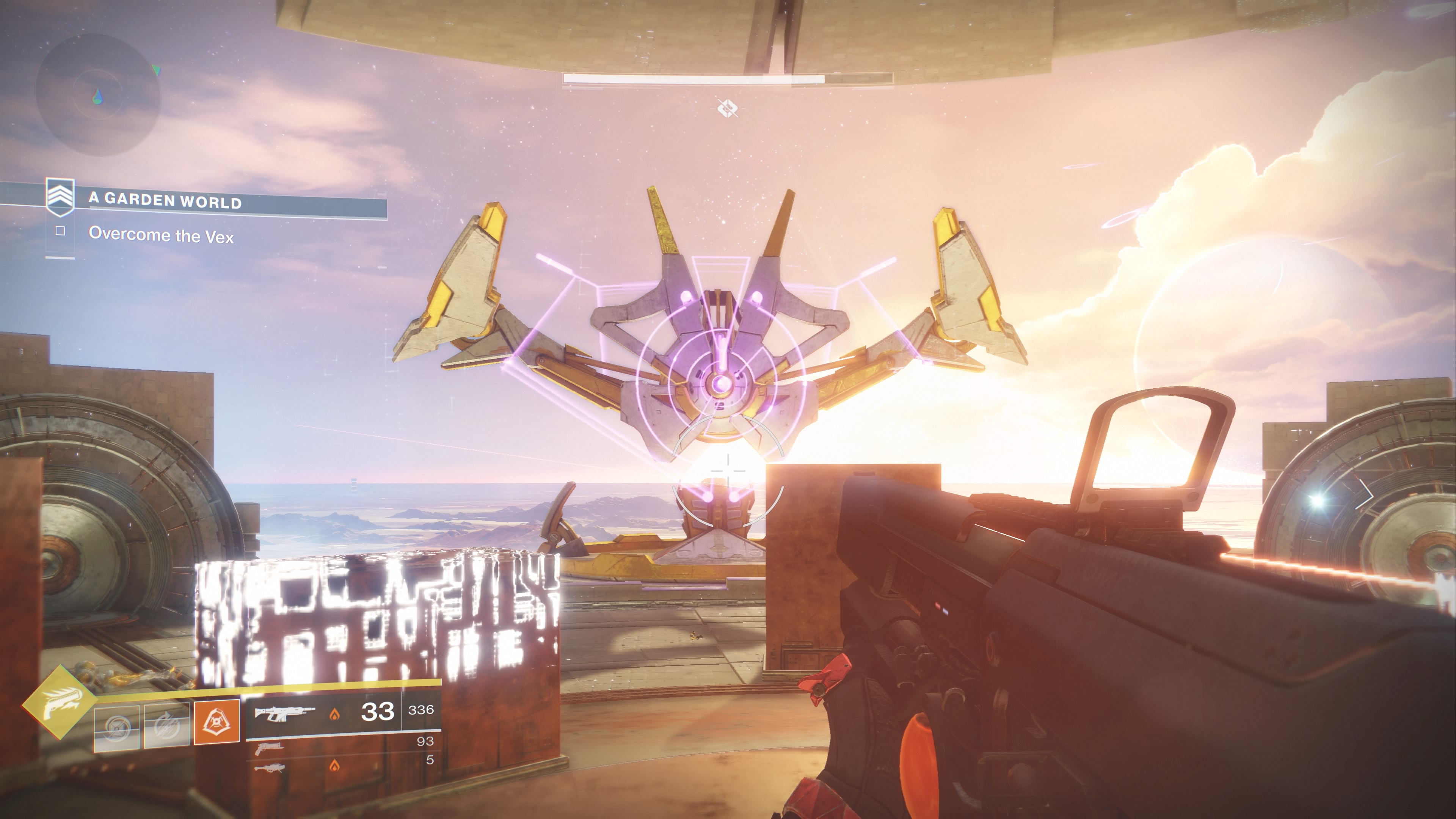
Task: Activate the orange class ability icon
Action: coord(217,722)
